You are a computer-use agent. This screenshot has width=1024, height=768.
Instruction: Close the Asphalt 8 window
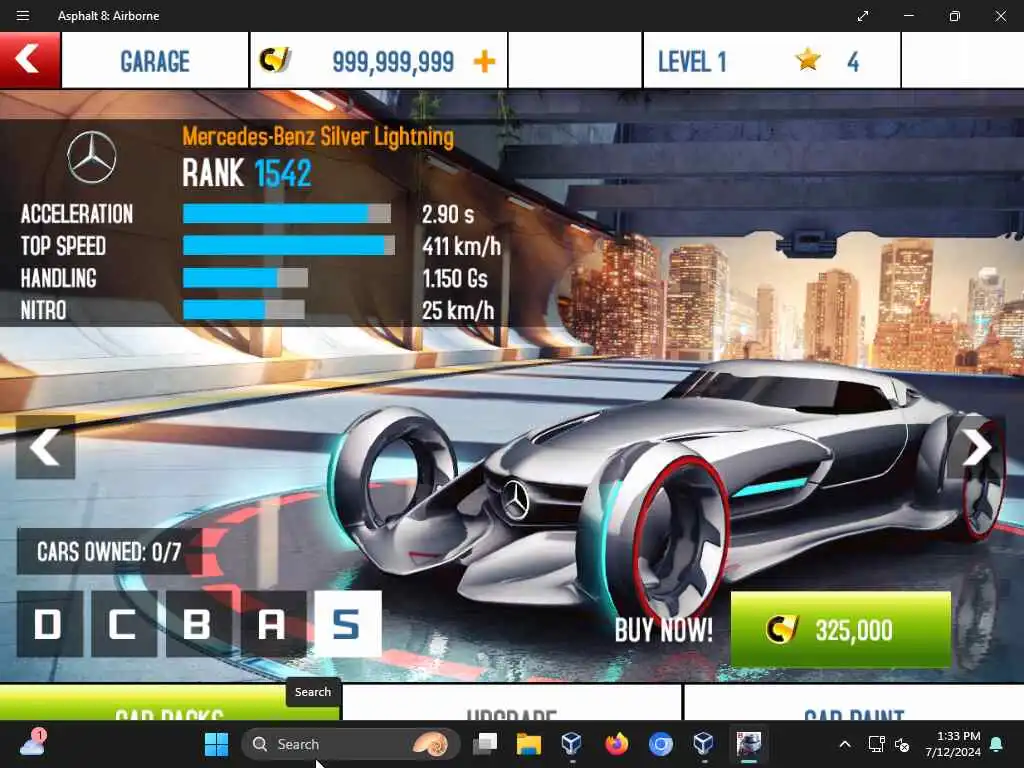click(1000, 16)
